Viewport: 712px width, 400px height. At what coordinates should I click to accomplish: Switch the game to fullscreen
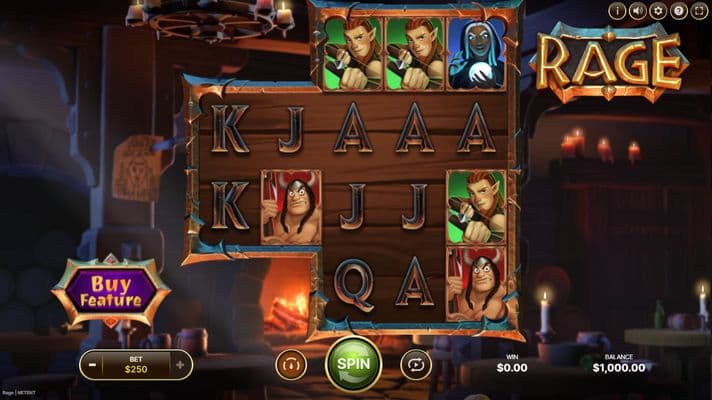(698, 11)
